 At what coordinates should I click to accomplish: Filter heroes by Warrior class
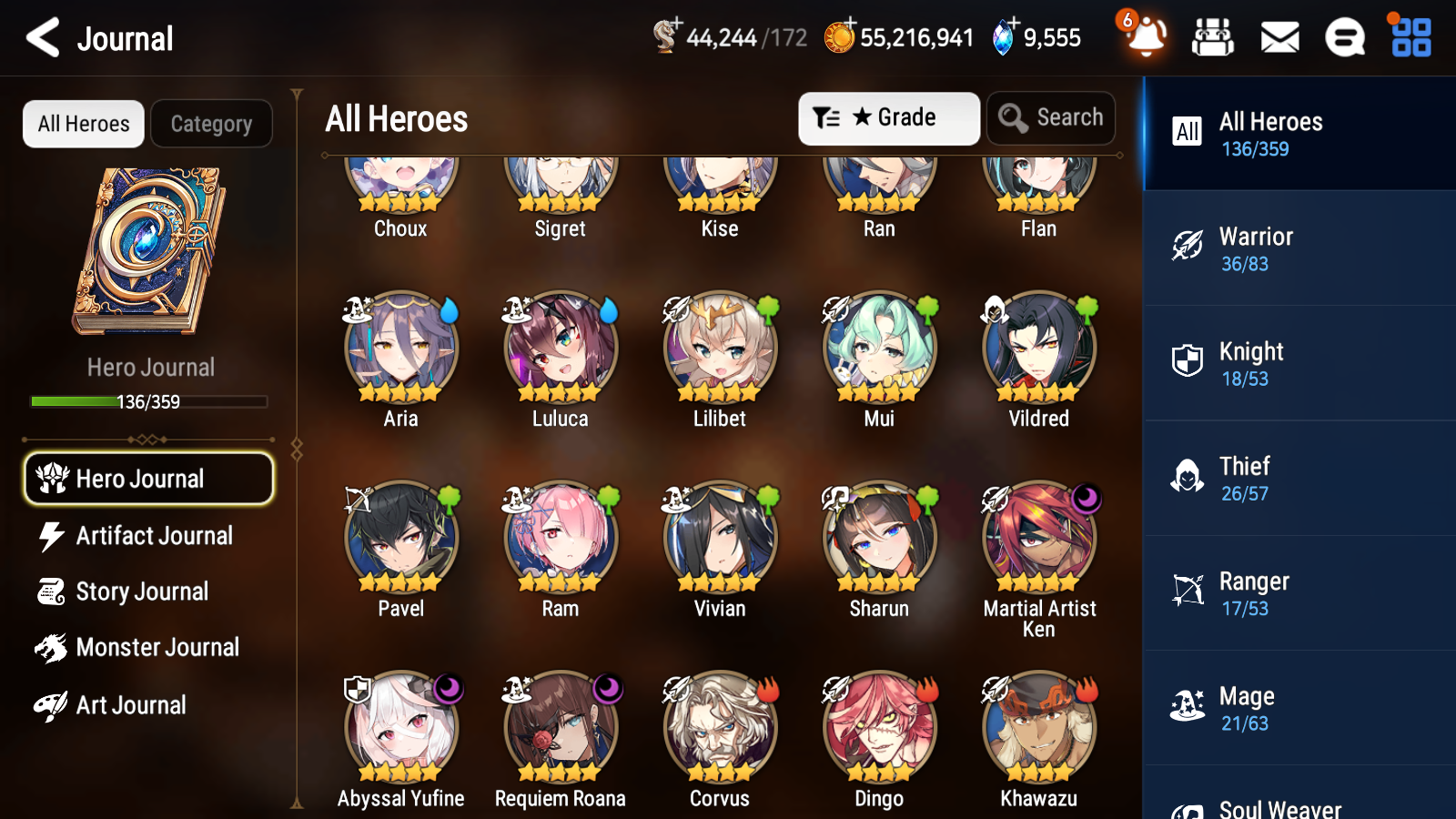pos(1298,248)
